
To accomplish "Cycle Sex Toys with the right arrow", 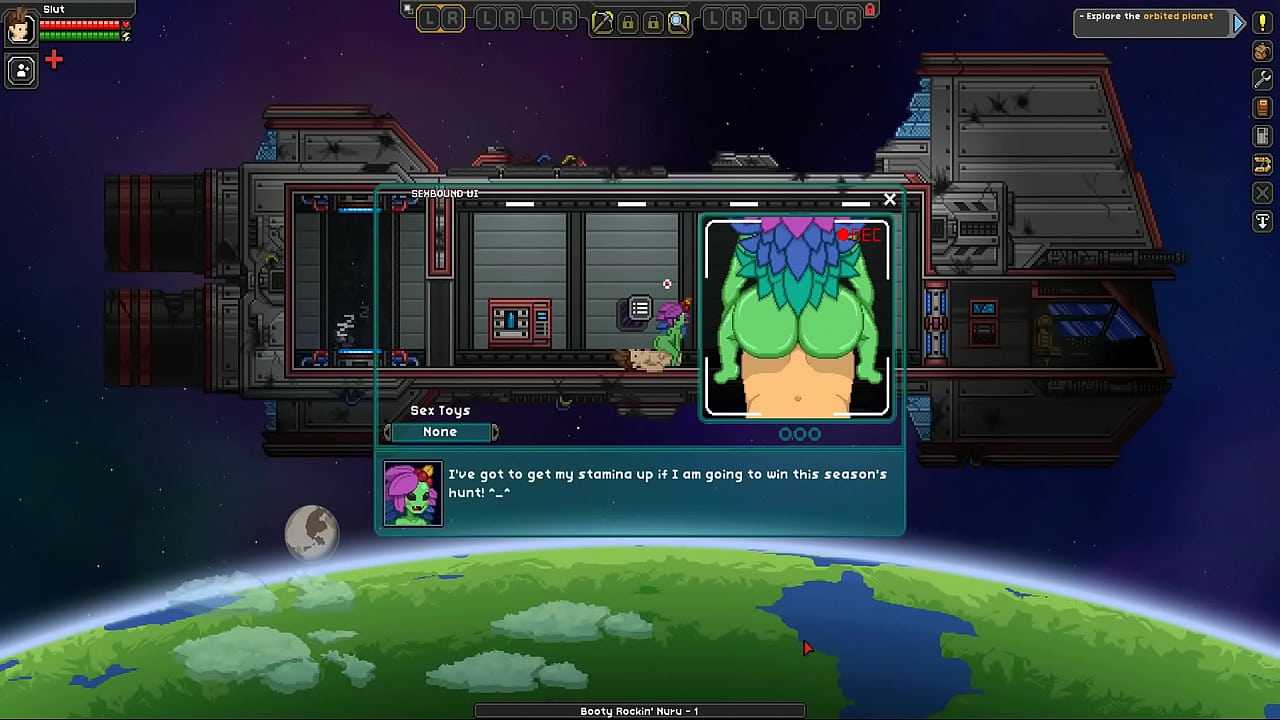I will pyautogui.click(x=495, y=431).
